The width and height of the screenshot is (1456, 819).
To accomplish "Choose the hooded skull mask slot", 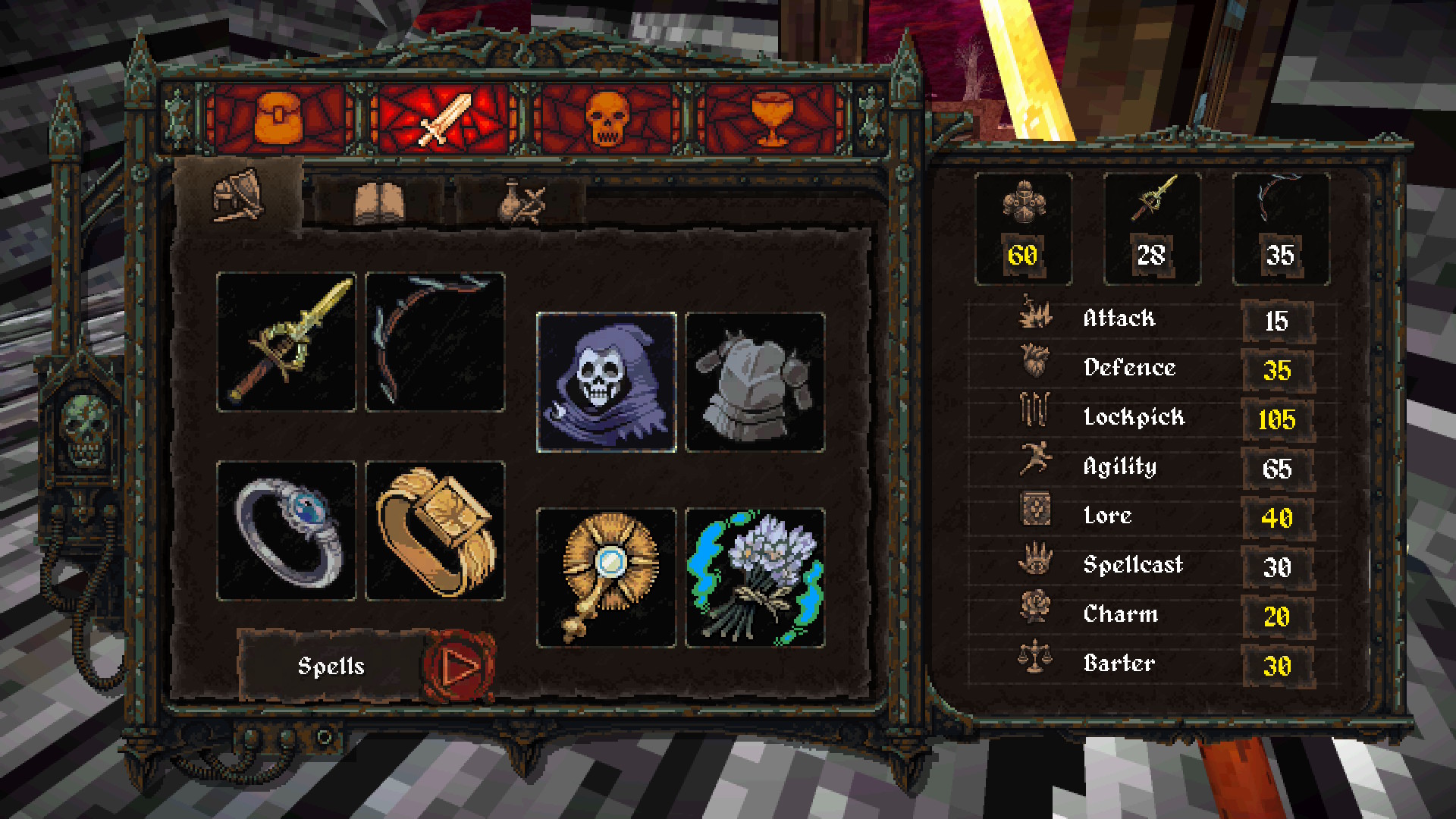I will pos(606,382).
